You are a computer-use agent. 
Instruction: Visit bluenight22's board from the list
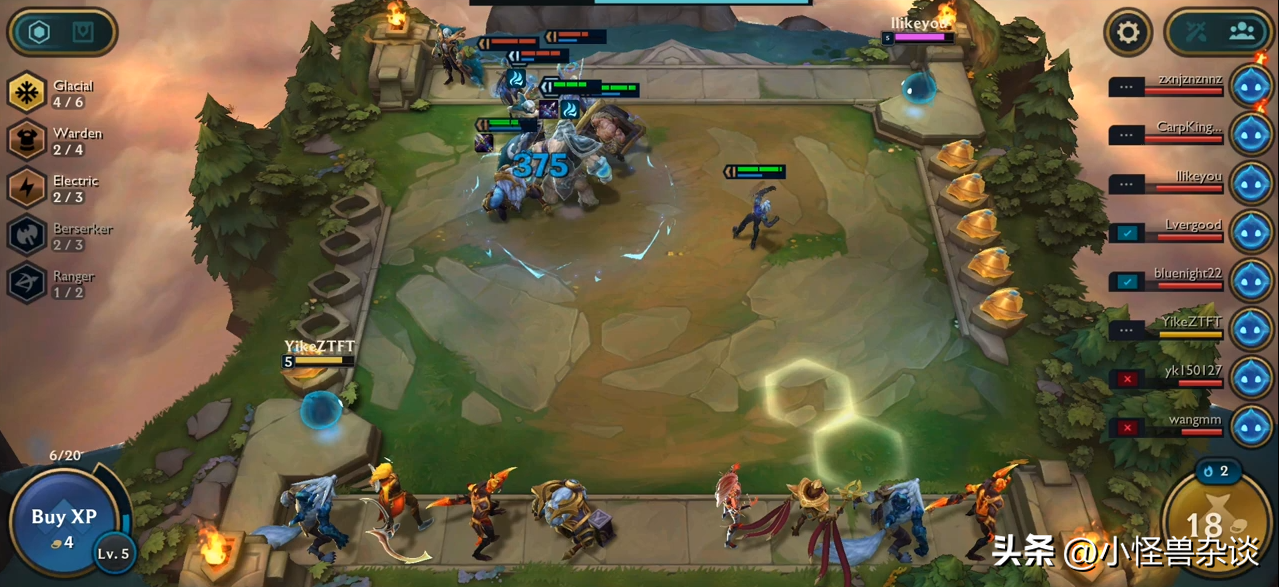(1250, 280)
